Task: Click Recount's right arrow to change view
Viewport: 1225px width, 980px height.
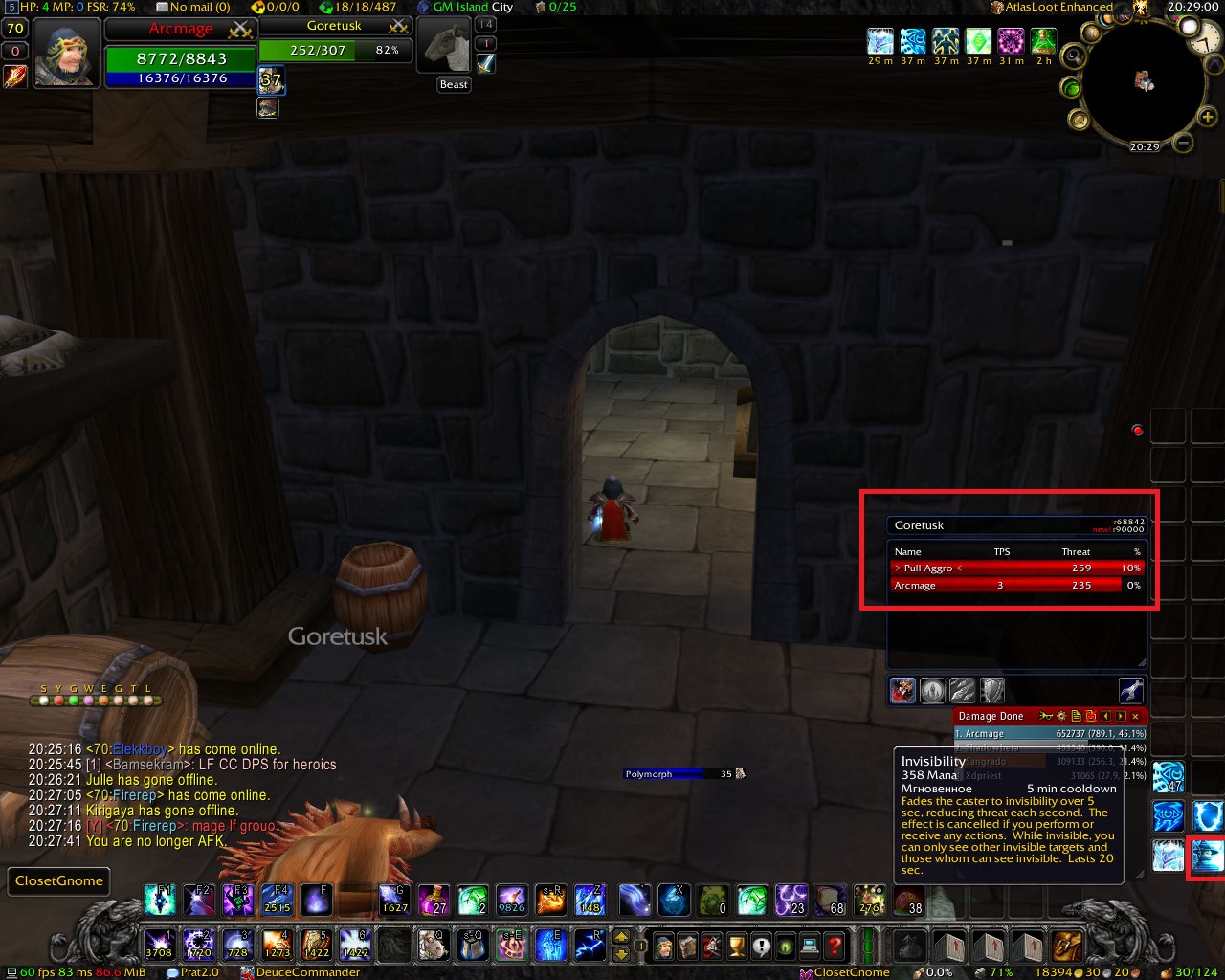Action: [x=1121, y=716]
